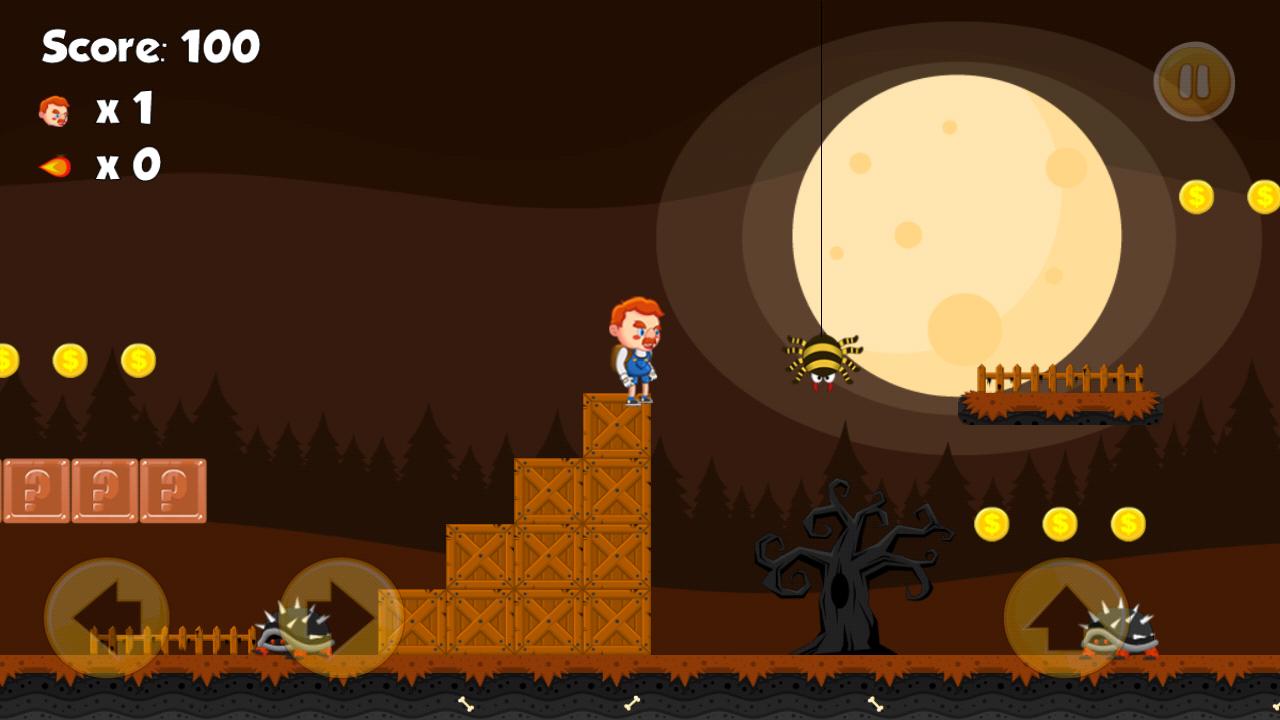Image resolution: width=1280 pixels, height=720 pixels.
Task: Tap the right arrow move button
Action: pyautogui.click(x=341, y=618)
